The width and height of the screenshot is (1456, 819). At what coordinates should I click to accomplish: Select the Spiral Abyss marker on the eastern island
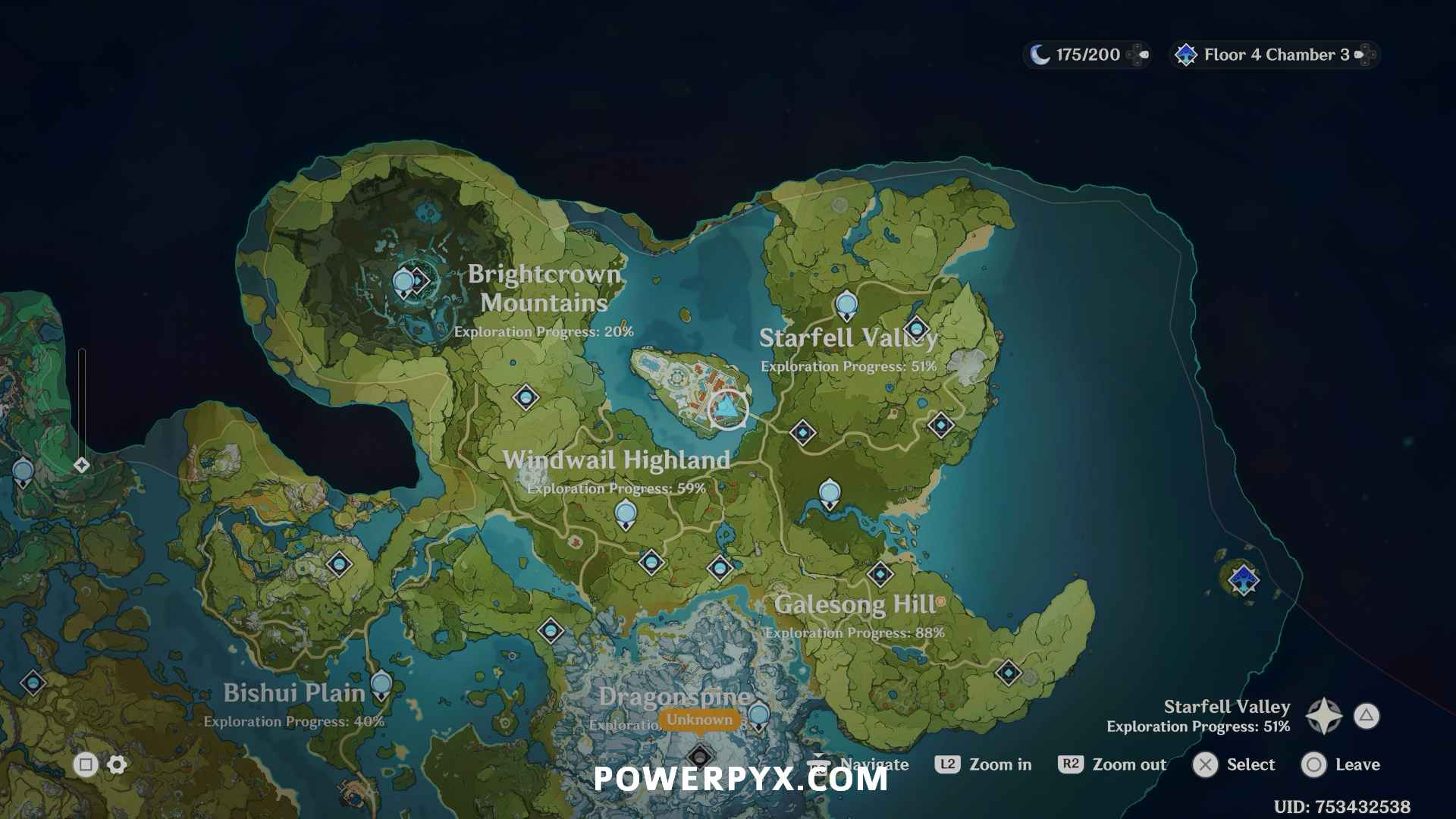(1244, 580)
